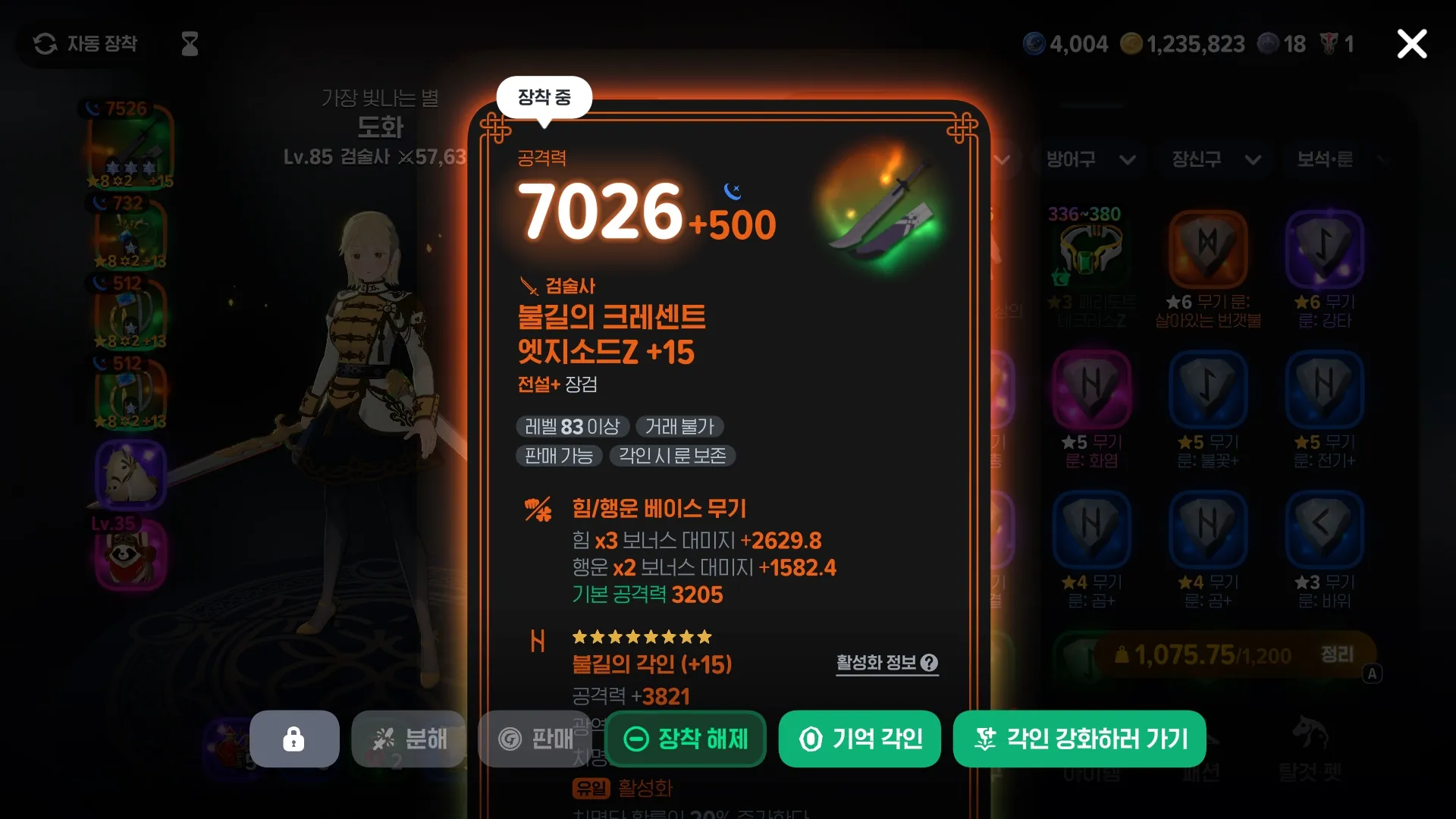Image resolution: width=1456 pixels, height=819 pixels.
Task: Click the 분해 dismantle icon
Action: 409,739
